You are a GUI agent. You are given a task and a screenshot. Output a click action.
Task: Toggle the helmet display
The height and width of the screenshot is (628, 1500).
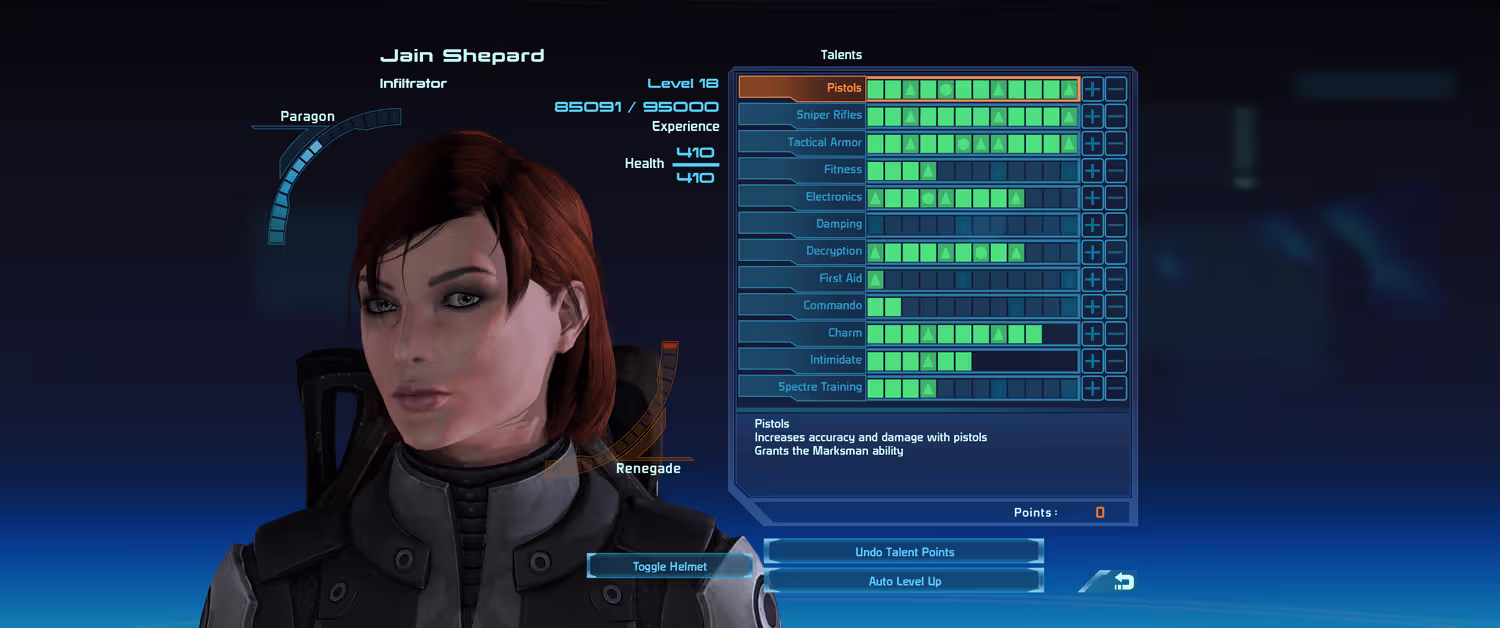669,566
